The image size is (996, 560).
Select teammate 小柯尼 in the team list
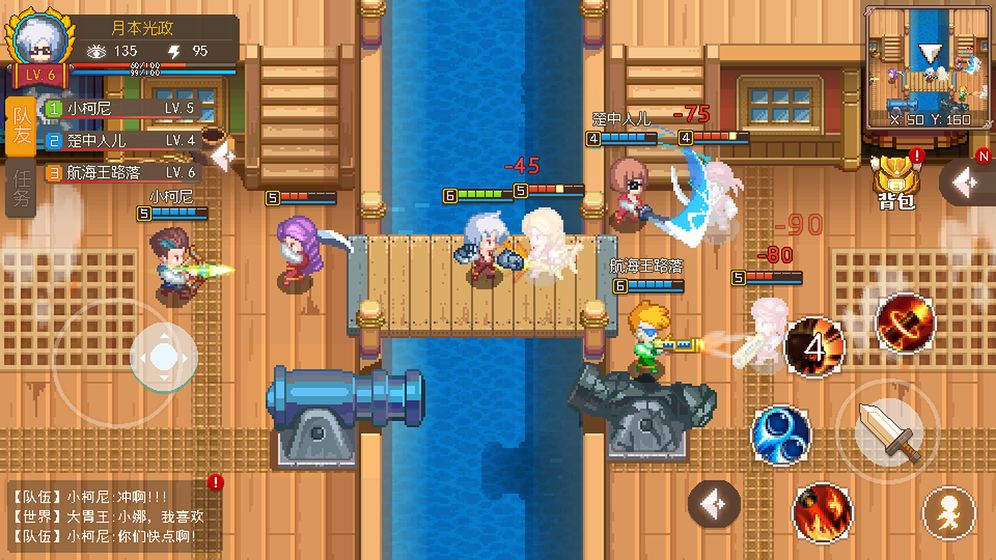(120, 108)
